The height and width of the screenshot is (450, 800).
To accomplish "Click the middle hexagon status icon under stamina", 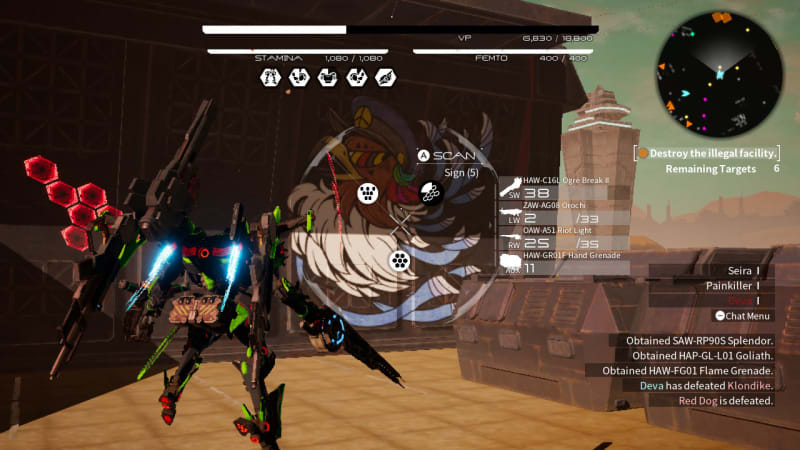I will click(x=327, y=77).
